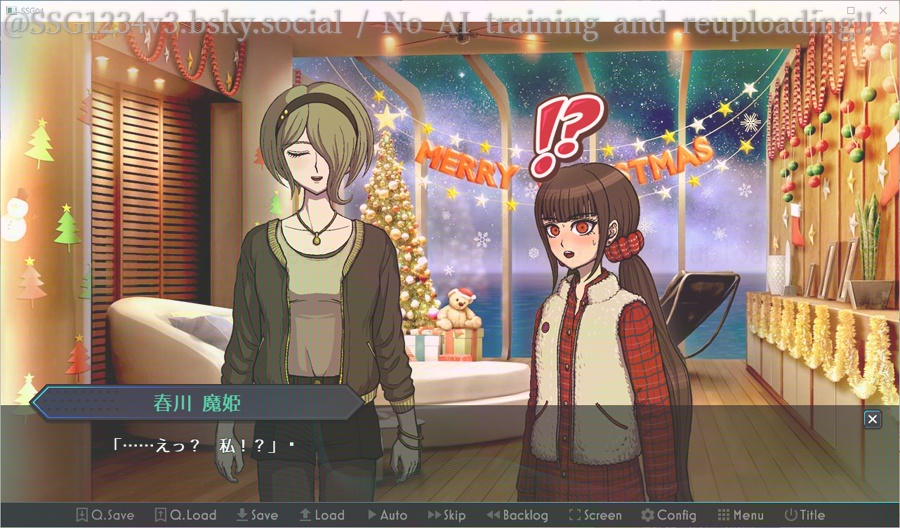Open the Save menu
Image resolution: width=900 pixels, height=528 pixels.
[257, 515]
